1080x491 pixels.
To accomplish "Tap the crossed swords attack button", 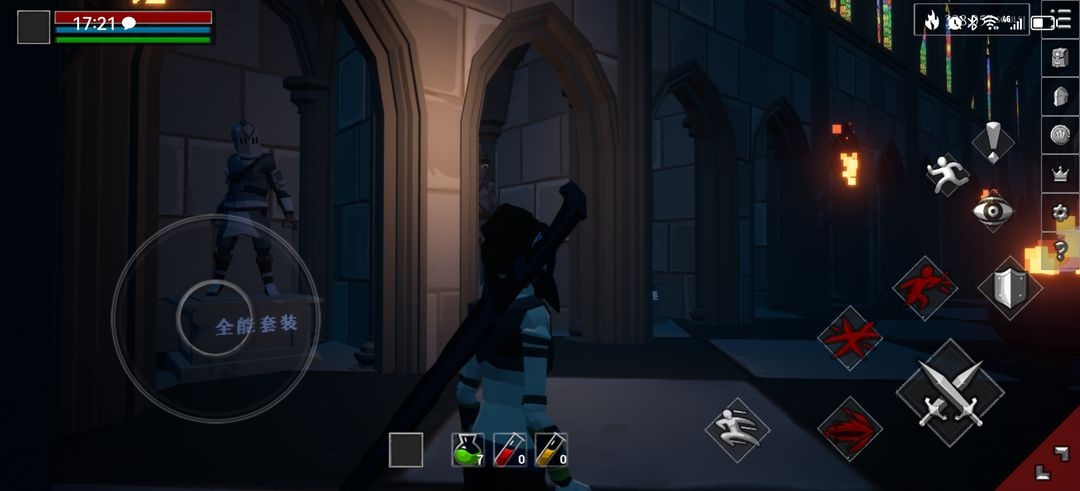I will coord(949,393).
